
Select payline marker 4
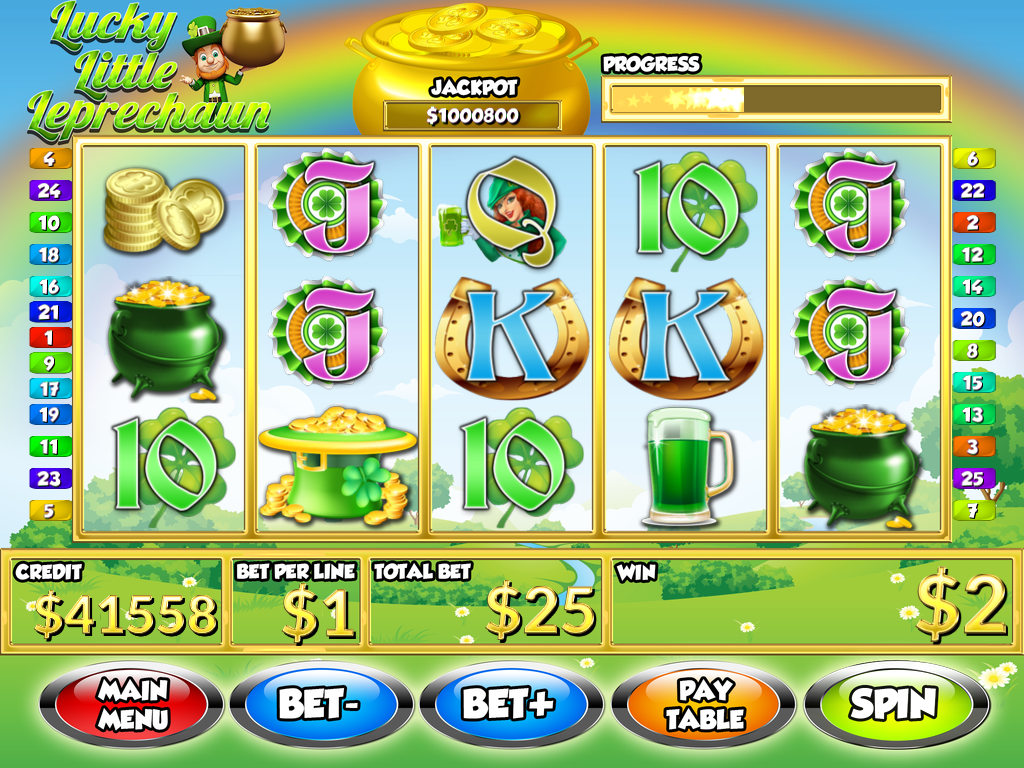click(50, 158)
